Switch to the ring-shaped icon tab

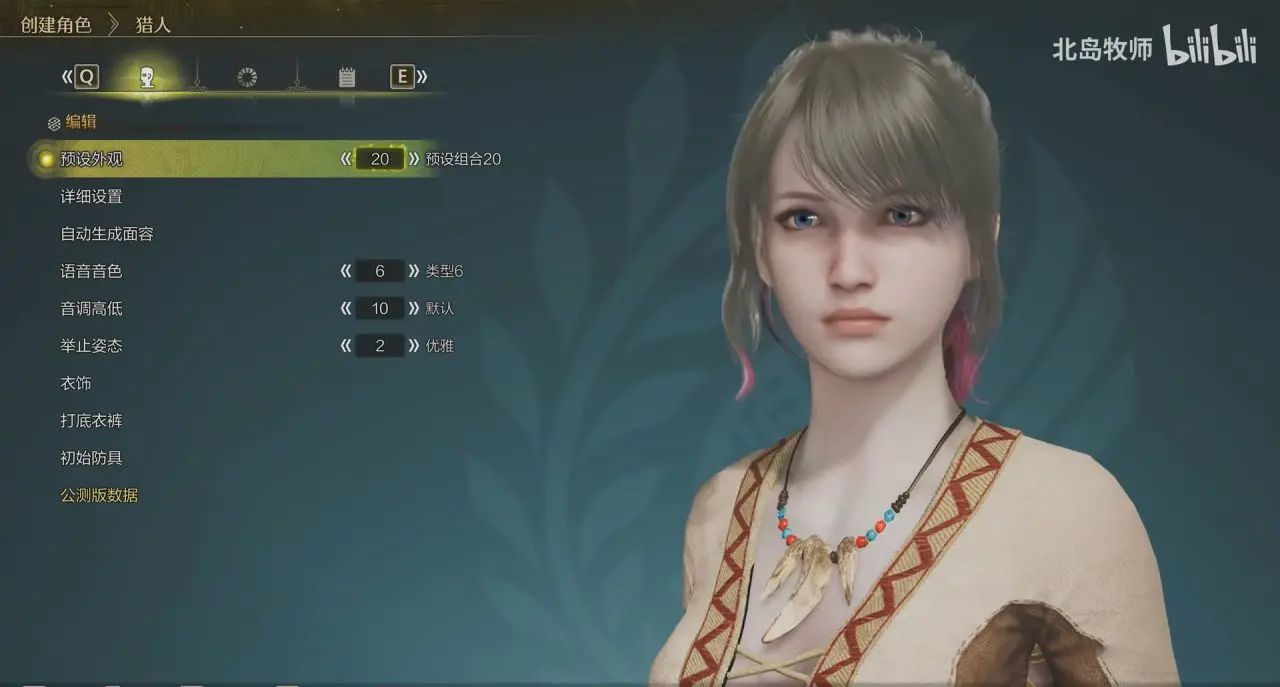(247, 77)
